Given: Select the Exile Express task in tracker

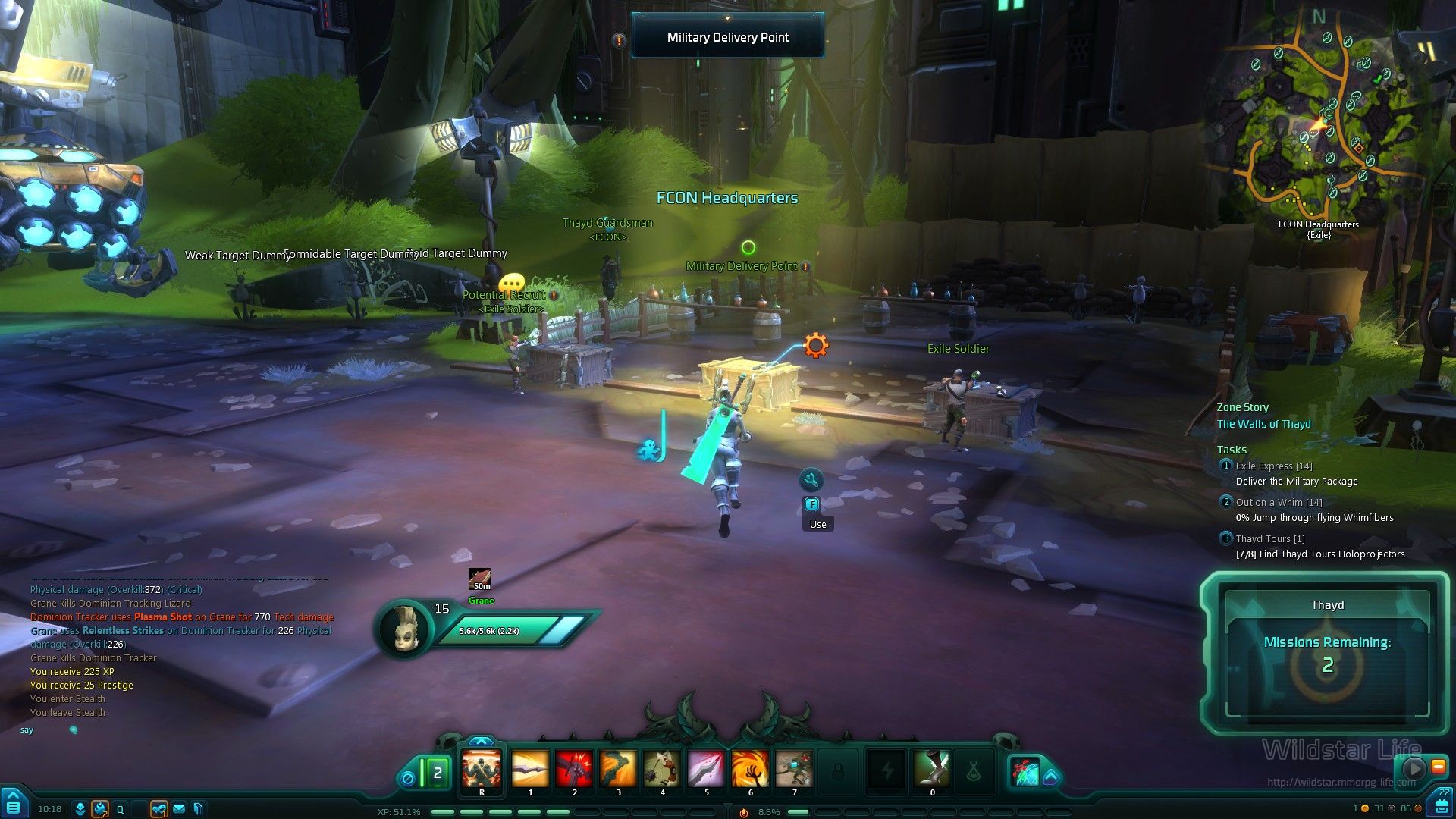Looking at the screenshot, I should (x=1273, y=466).
